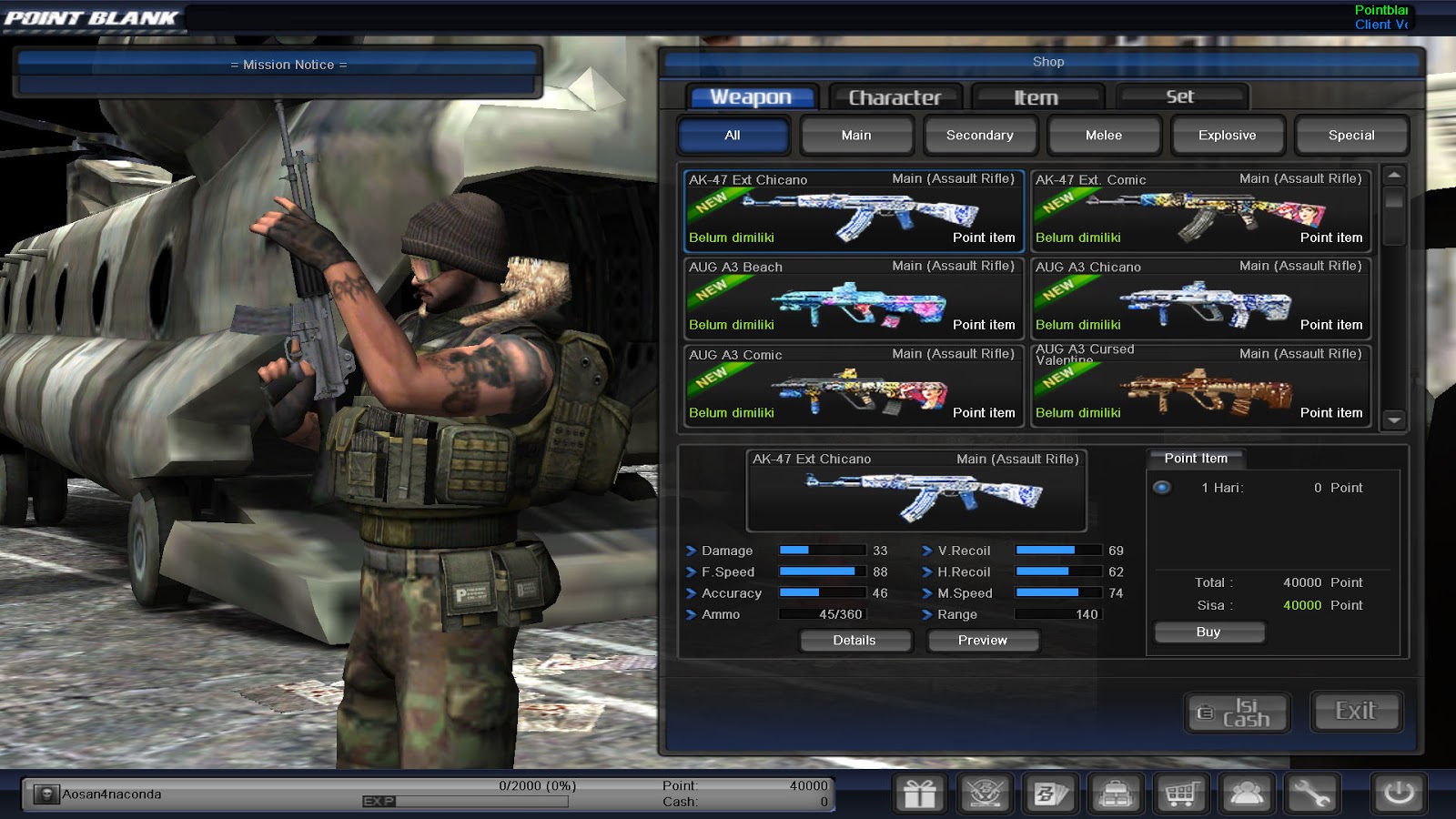Open the gift box rewards icon
1456x819 pixels.
pyautogui.click(x=921, y=793)
